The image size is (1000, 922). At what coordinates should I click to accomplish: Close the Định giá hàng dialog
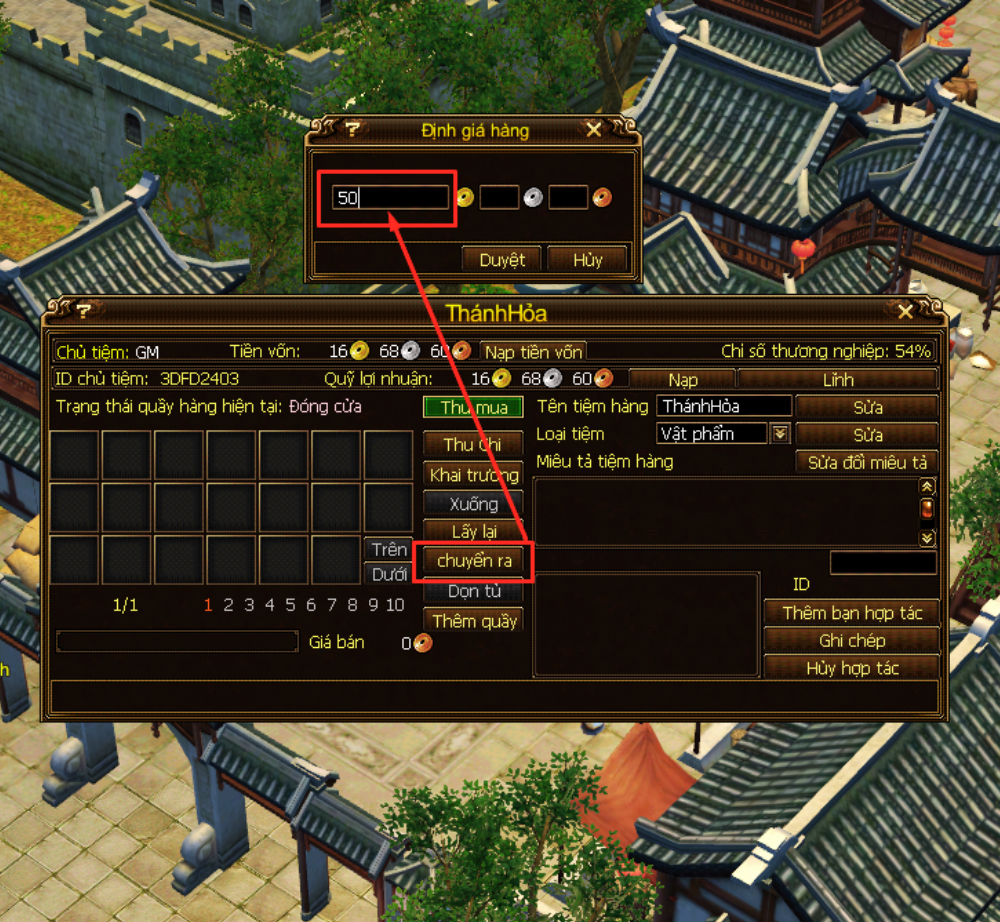coord(594,130)
